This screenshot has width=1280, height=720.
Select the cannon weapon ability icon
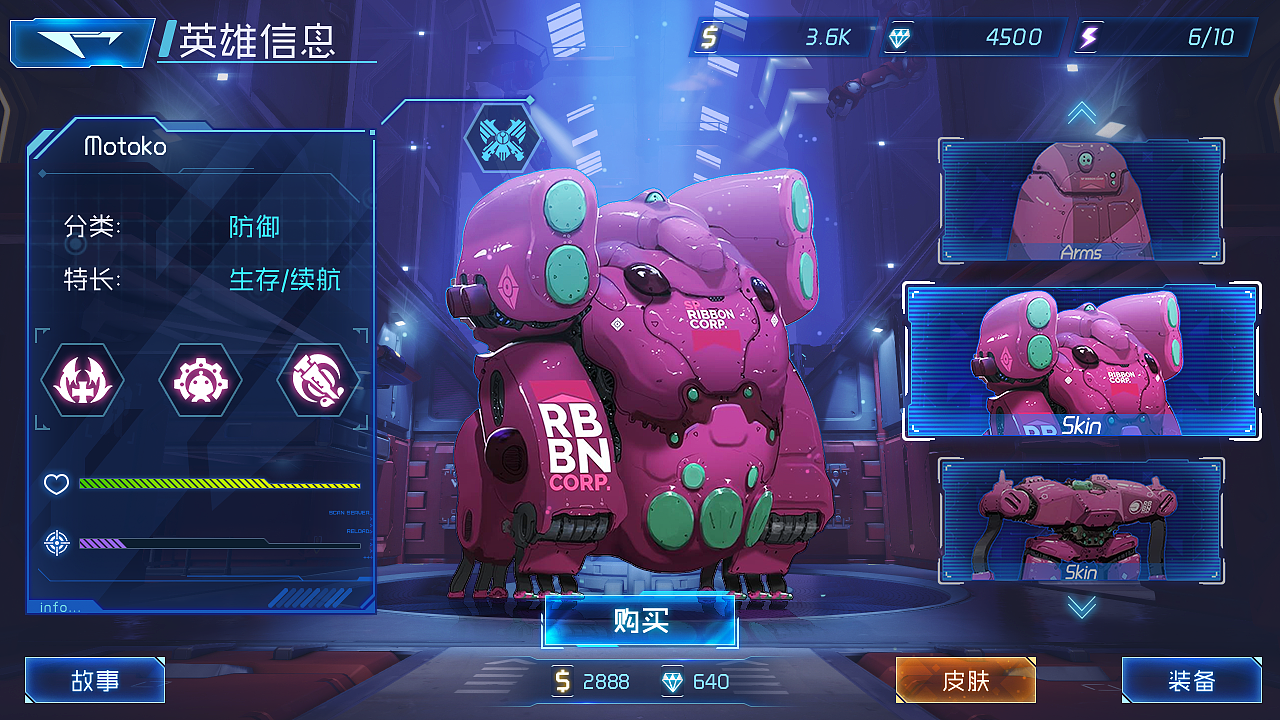[318, 381]
